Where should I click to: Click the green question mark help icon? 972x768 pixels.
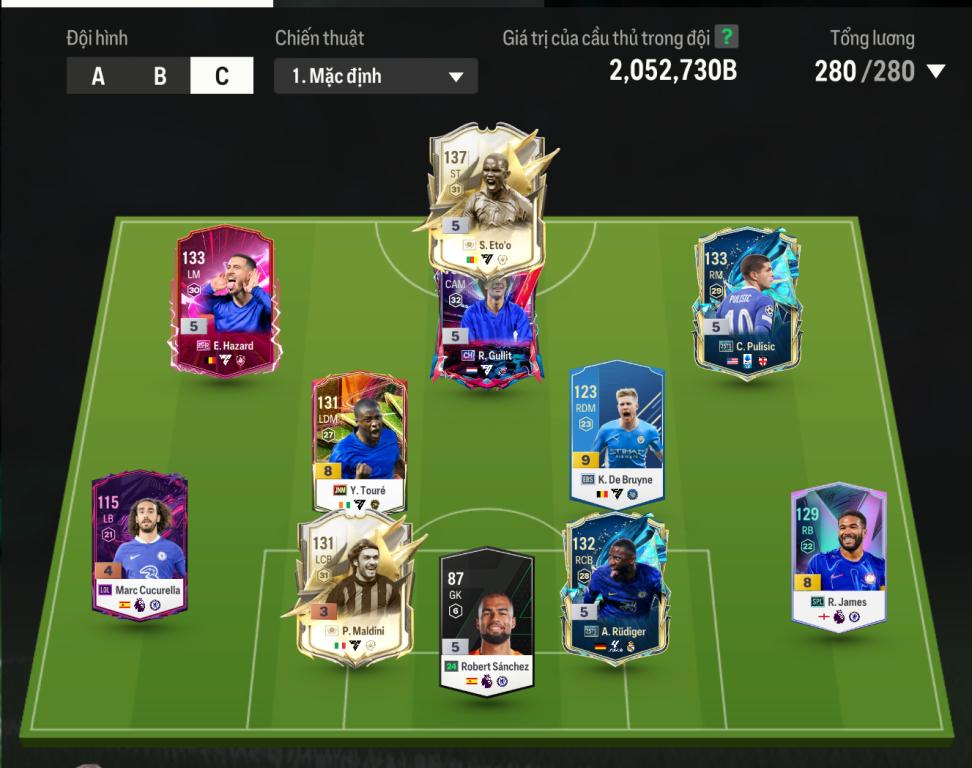tap(727, 38)
